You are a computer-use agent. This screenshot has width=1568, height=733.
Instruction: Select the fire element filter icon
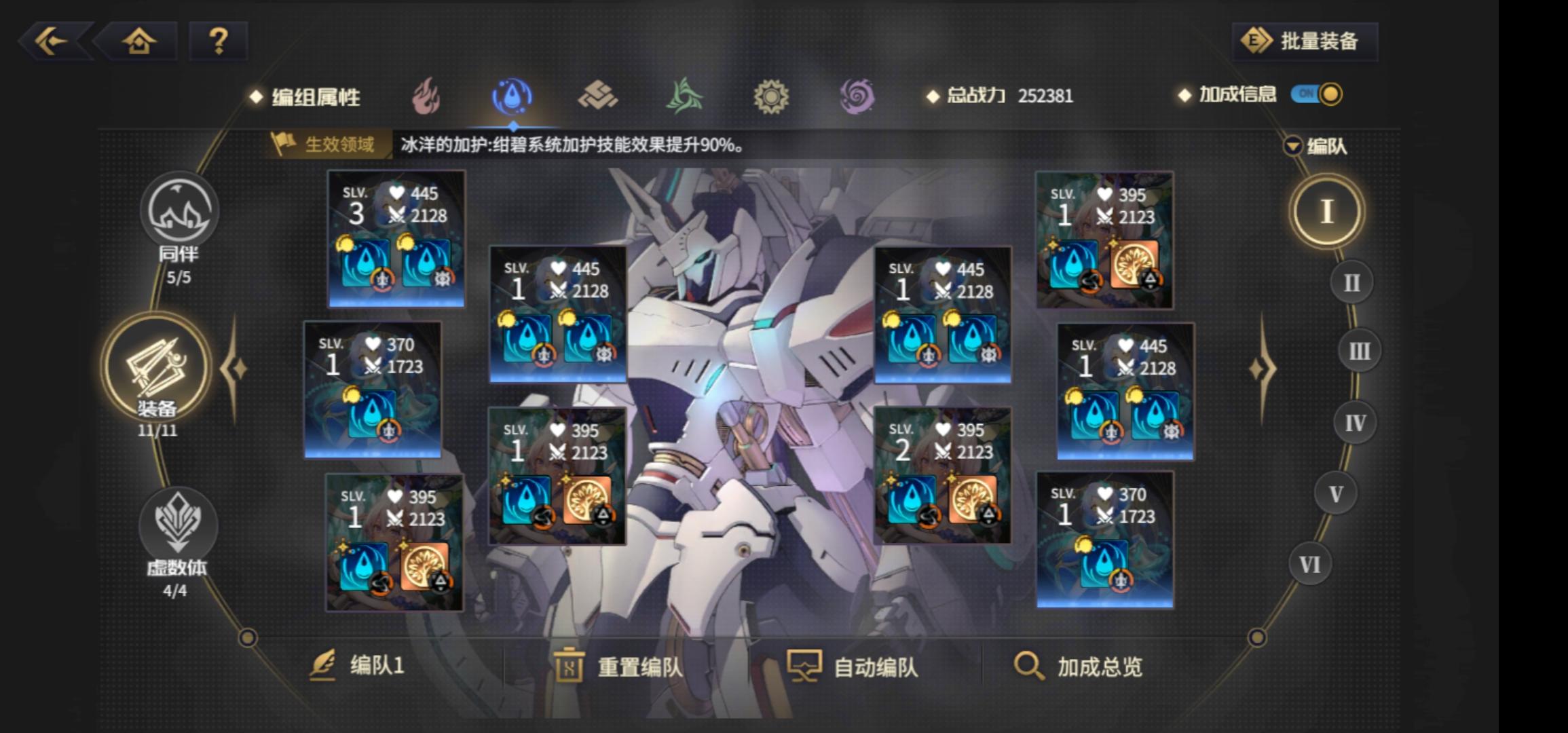[x=427, y=96]
